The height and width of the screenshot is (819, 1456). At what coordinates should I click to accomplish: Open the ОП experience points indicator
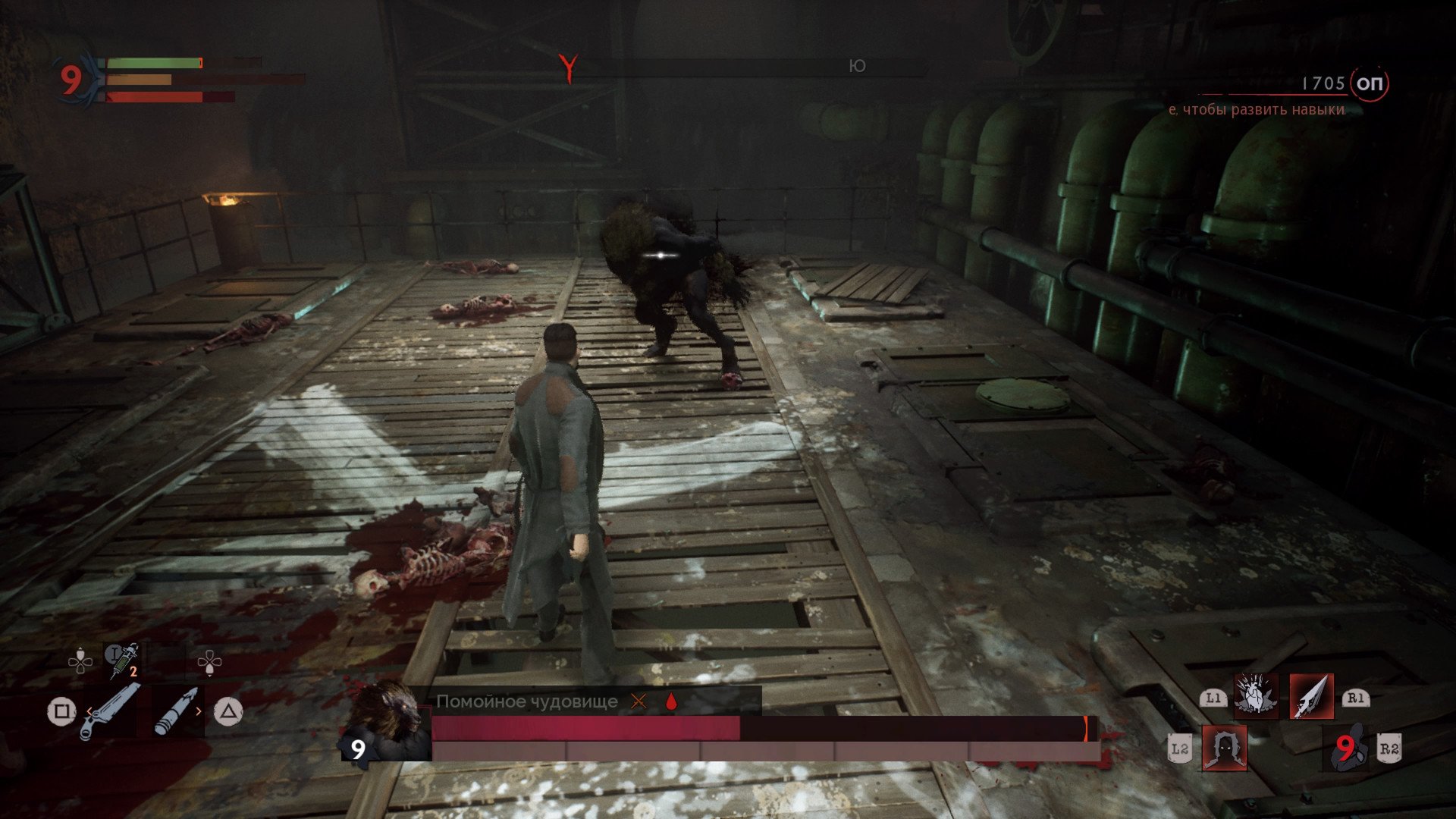[x=1369, y=83]
